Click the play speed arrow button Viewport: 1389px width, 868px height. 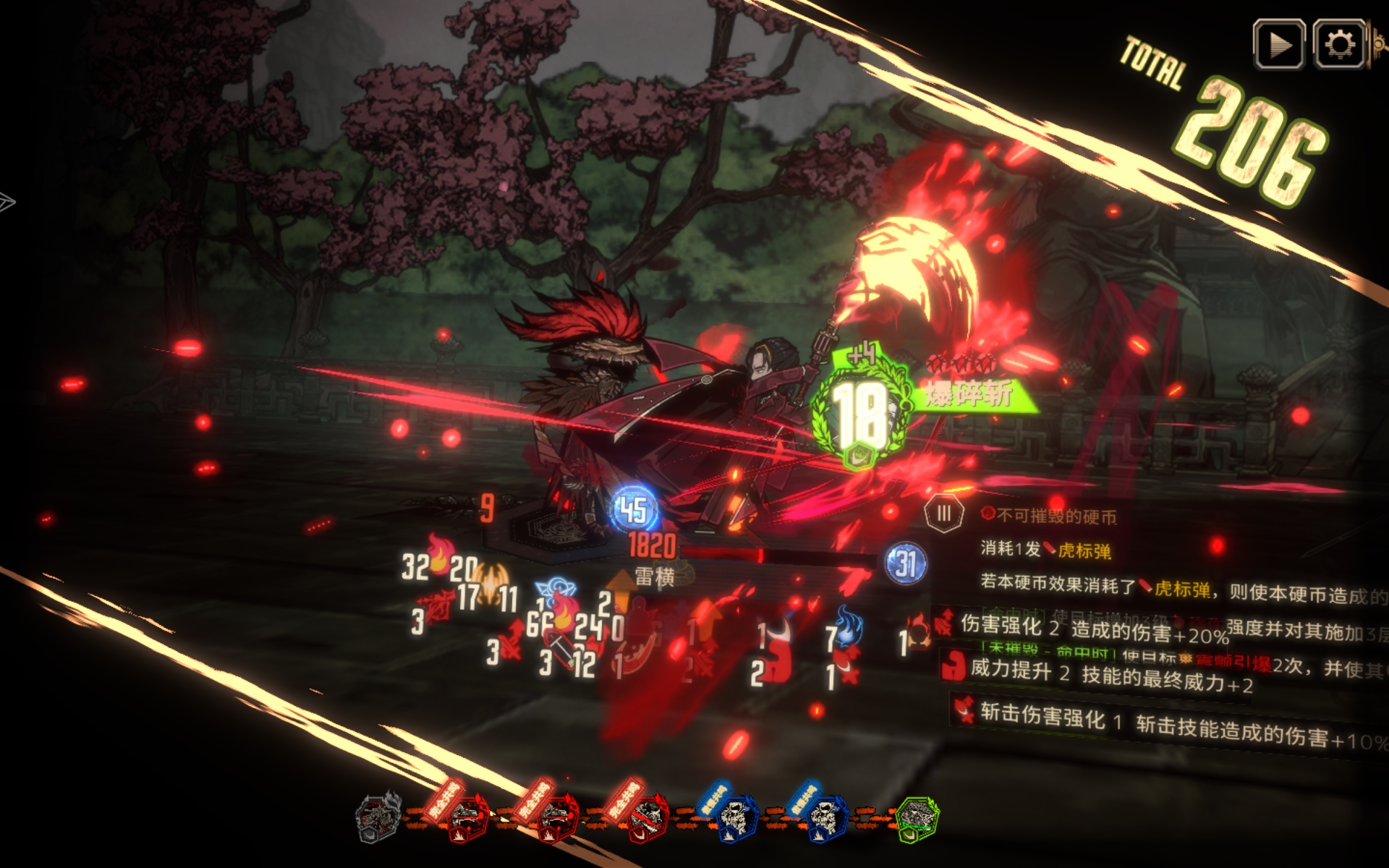pyautogui.click(x=1279, y=45)
